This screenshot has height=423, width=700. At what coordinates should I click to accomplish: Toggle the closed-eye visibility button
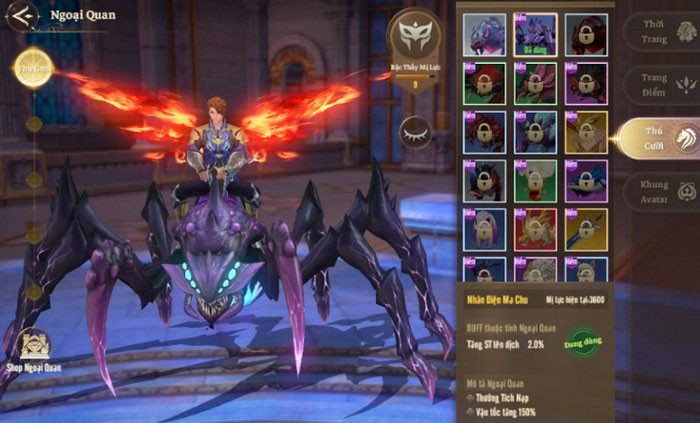[415, 132]
